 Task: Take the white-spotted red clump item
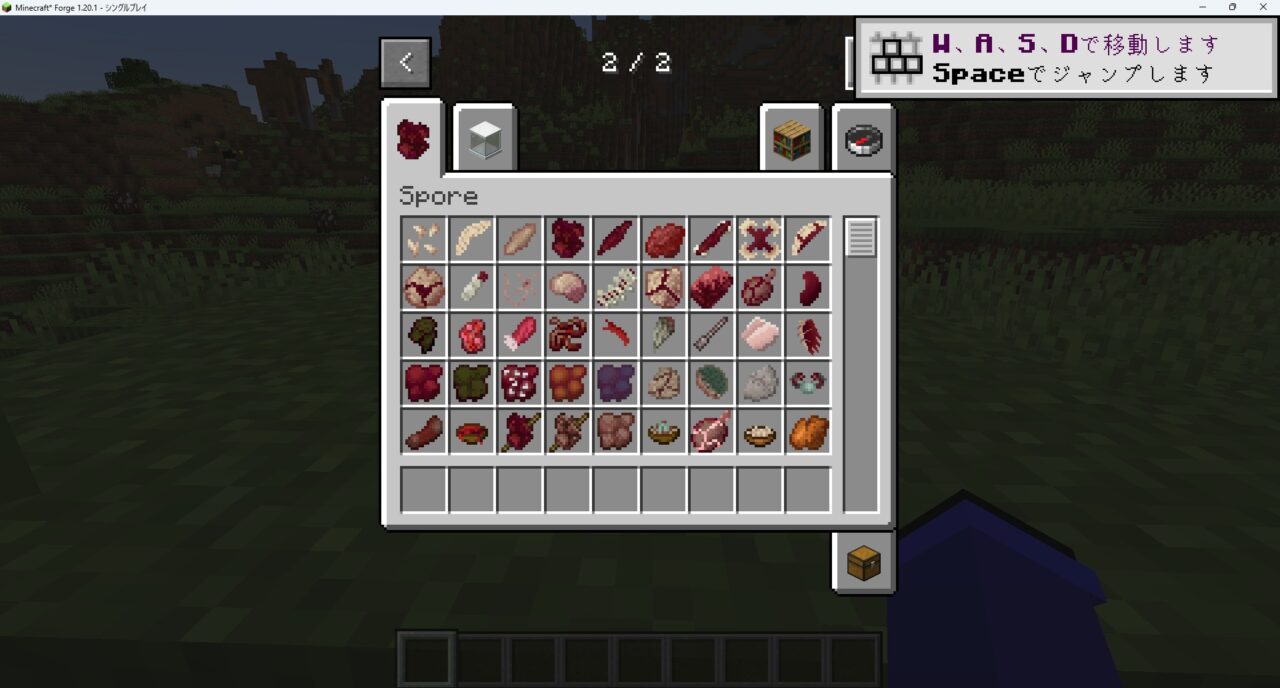(520, 383)
